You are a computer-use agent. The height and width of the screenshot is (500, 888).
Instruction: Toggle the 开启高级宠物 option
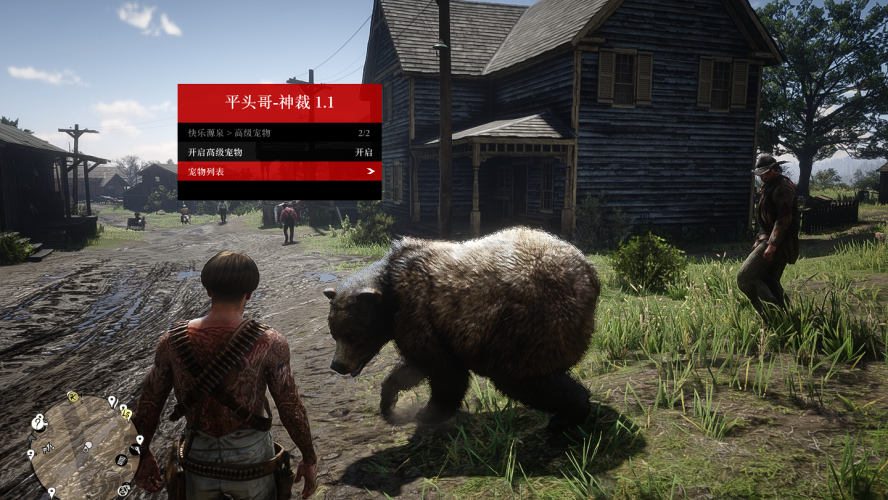pyautogui.click(x=279, y=152)
